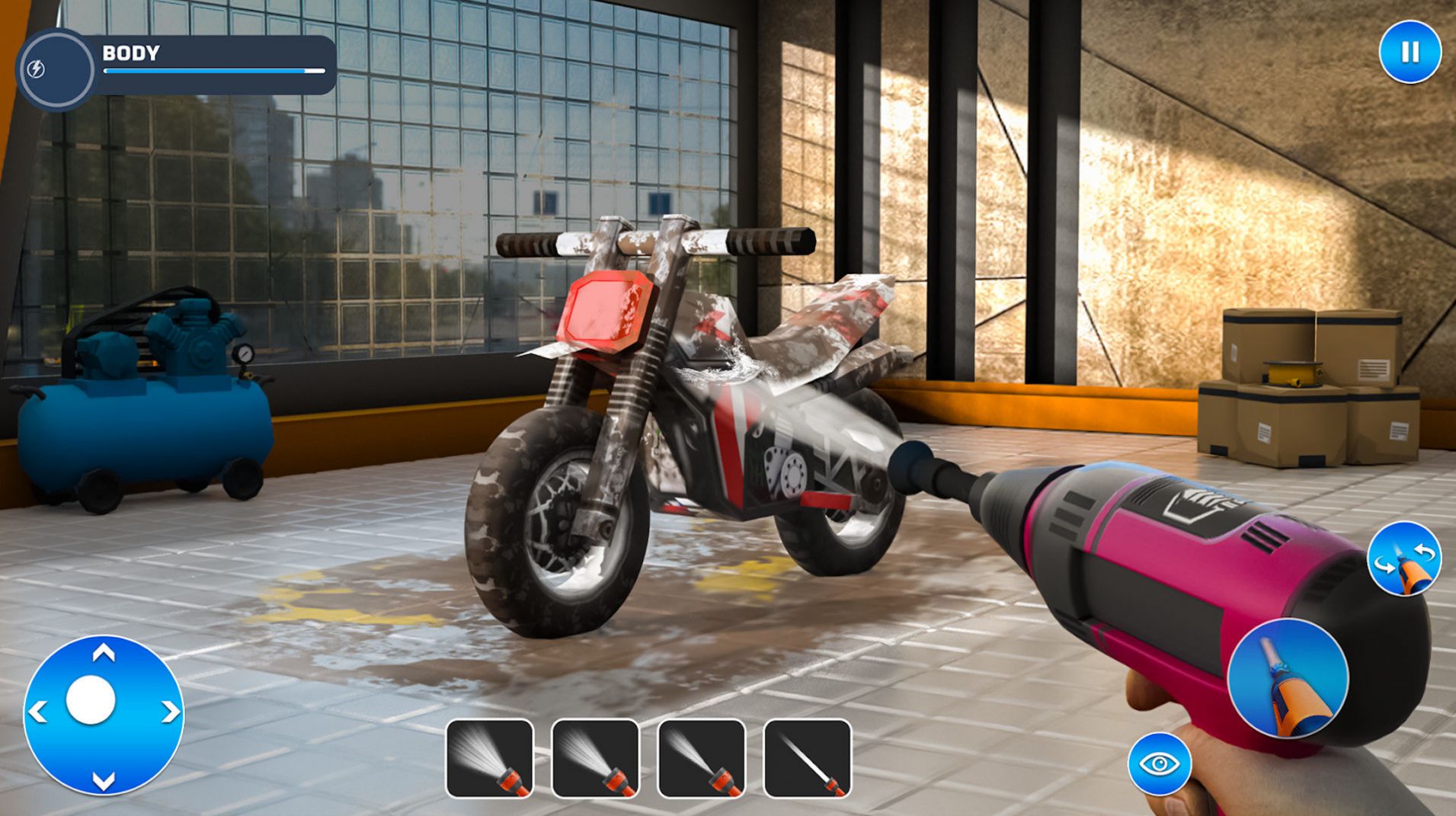Tap the lightning bolt icon beside BODY
Screen dimensions: 1456x816
36,69
